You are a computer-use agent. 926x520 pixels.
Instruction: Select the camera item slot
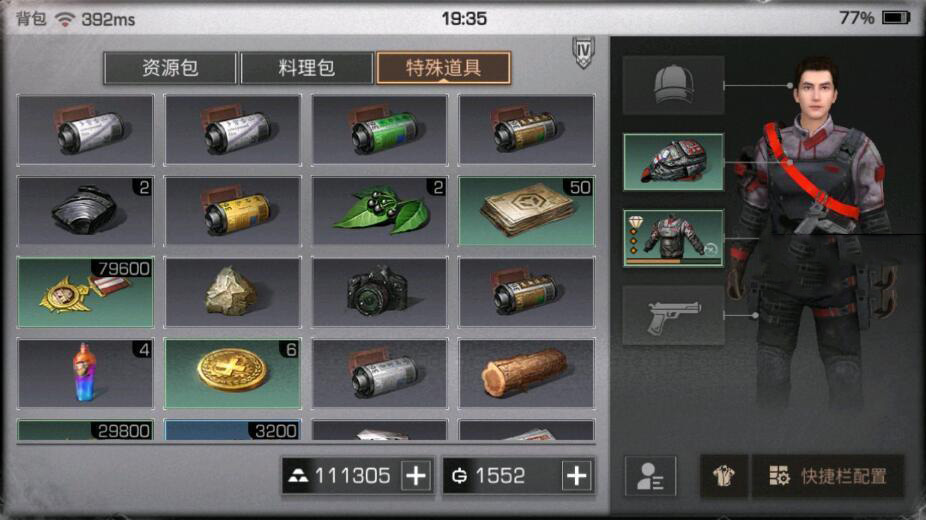(380, 292)
